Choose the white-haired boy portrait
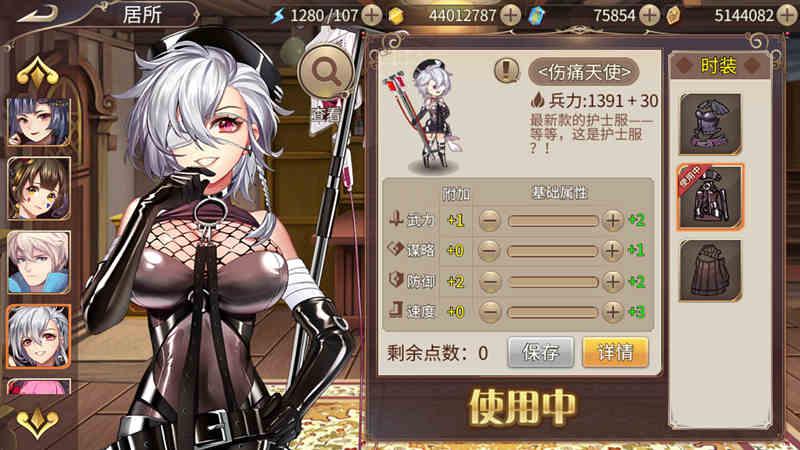This screenshot has width=800, height=450. click(x=39, y=262)
